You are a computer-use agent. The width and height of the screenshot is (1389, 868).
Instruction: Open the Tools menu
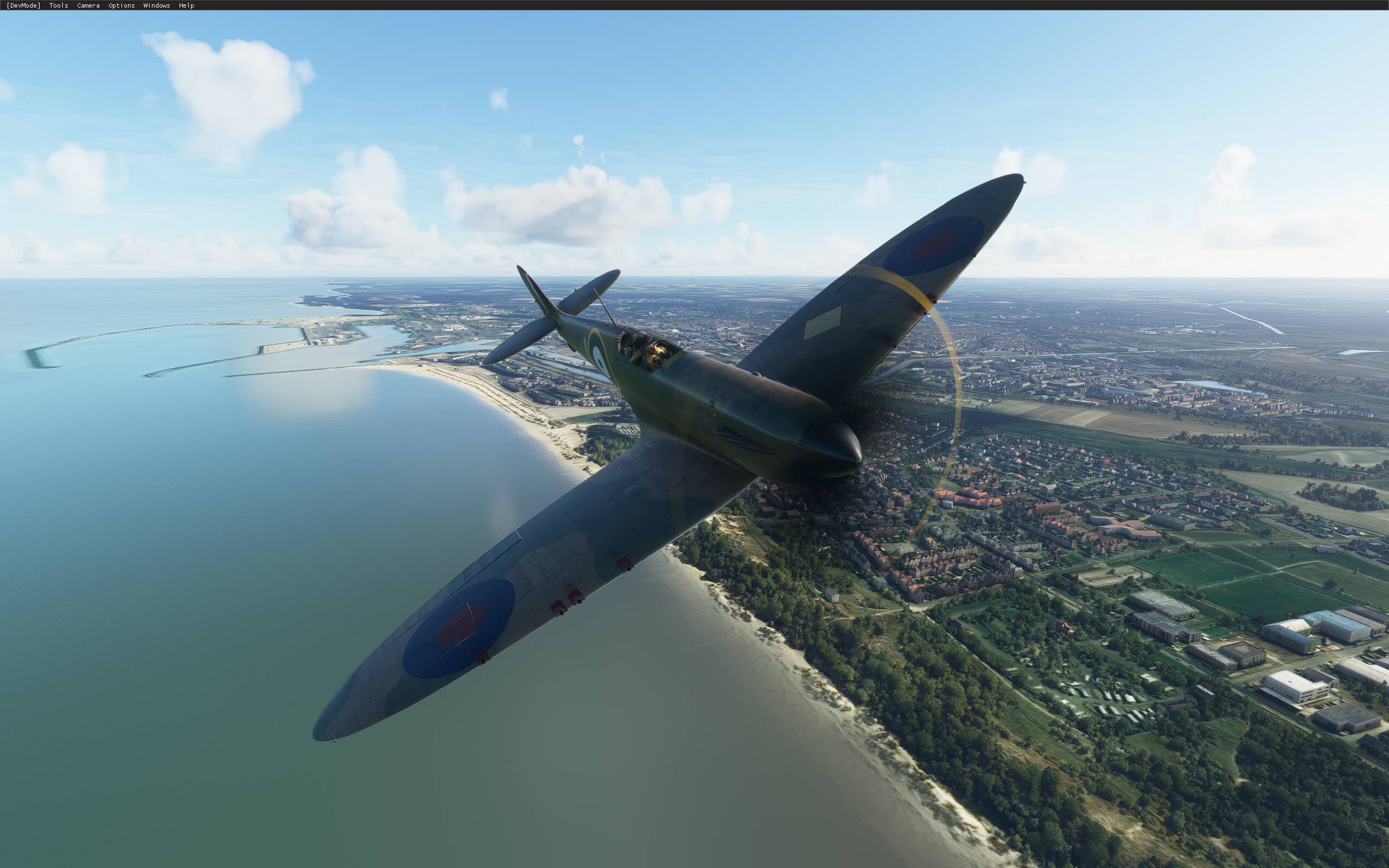pyautogui.click(x=58, y=5)
